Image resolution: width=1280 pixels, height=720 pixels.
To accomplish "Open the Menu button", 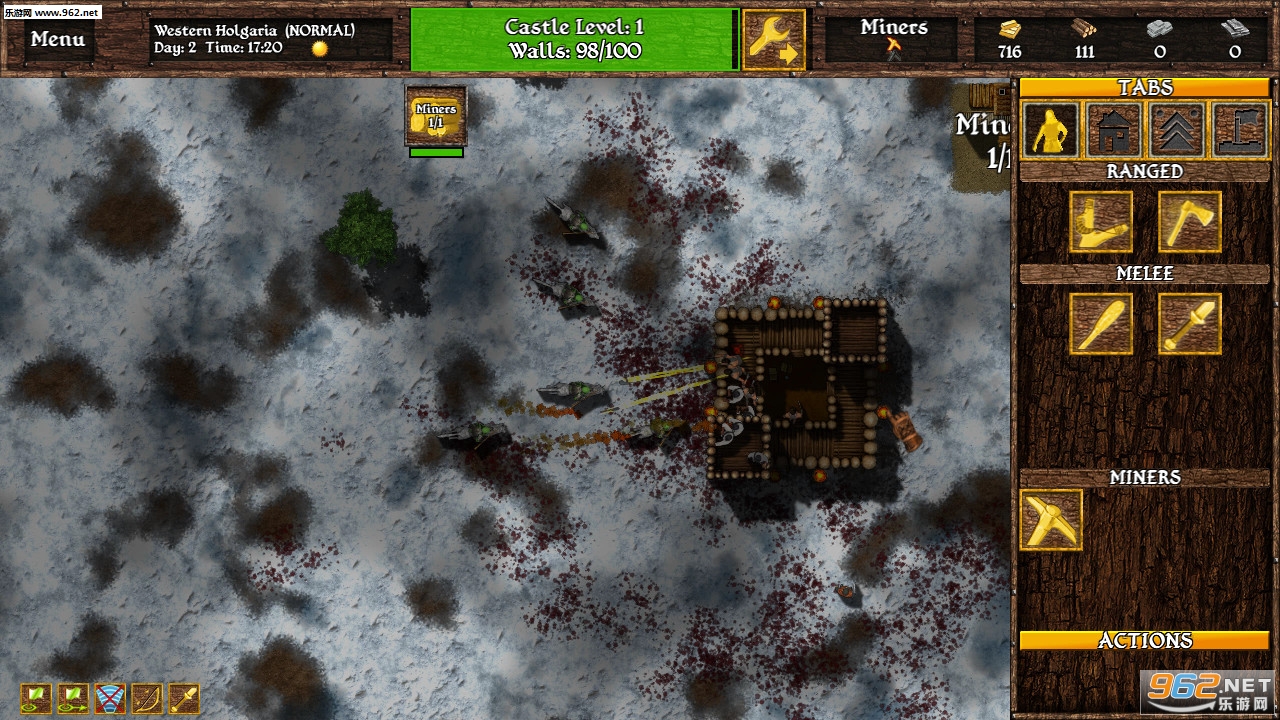I will click(x=57, y=40).
